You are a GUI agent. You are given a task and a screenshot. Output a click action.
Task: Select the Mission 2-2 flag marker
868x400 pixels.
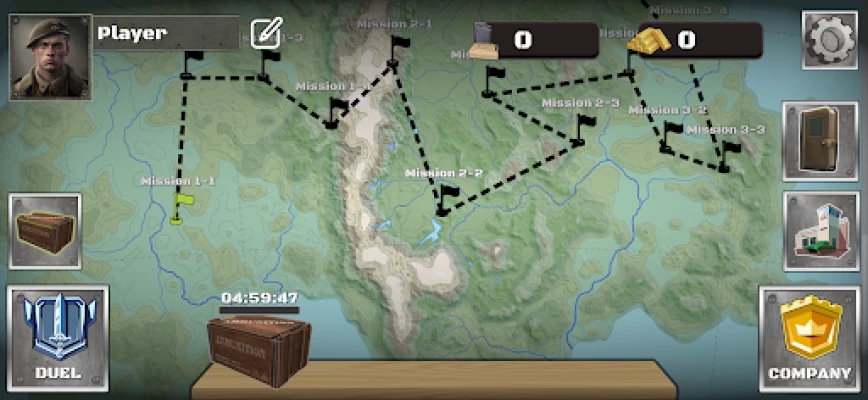(445, 198)
